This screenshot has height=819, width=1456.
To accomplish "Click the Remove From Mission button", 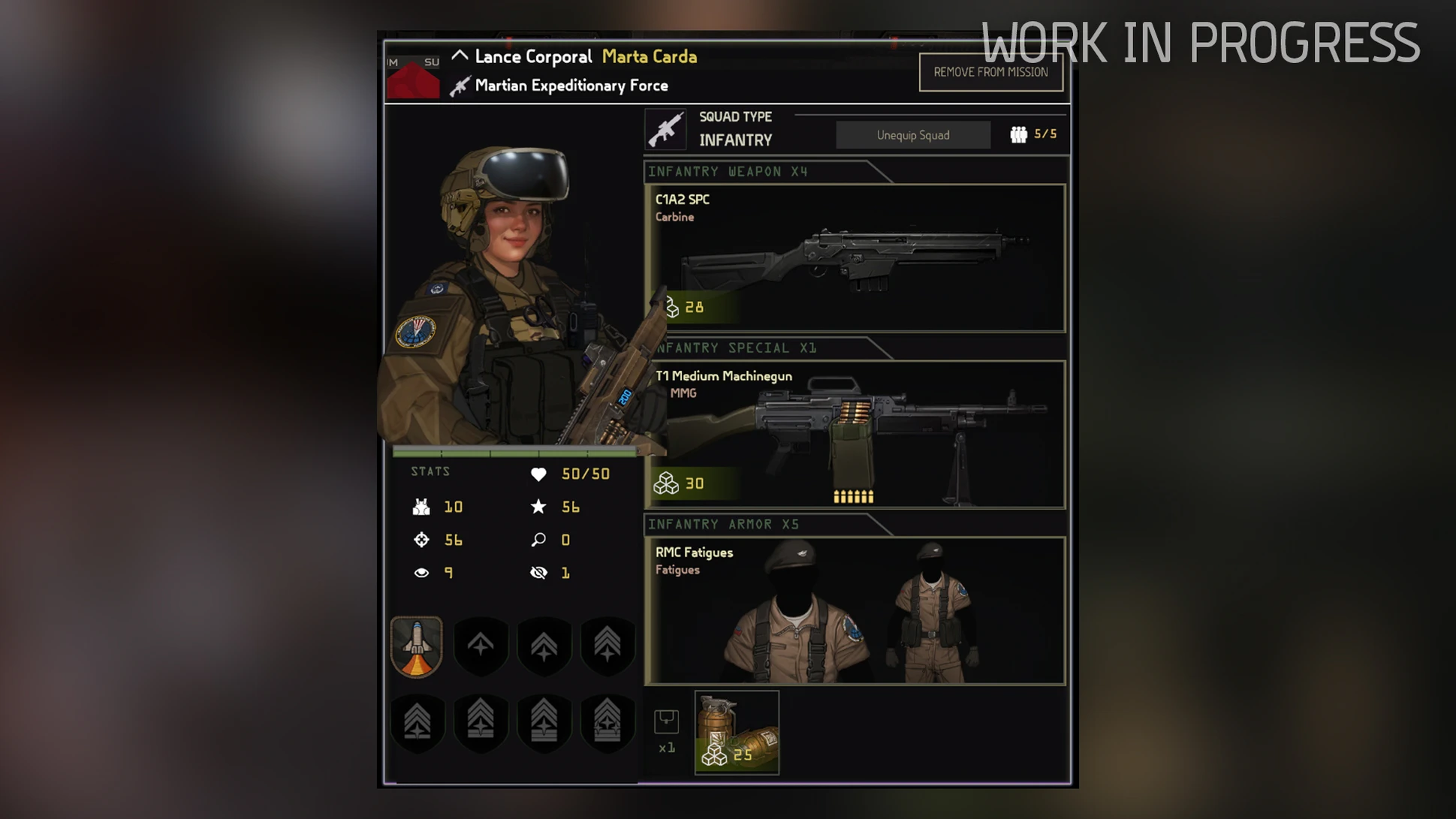I will [x=990, y=72].
